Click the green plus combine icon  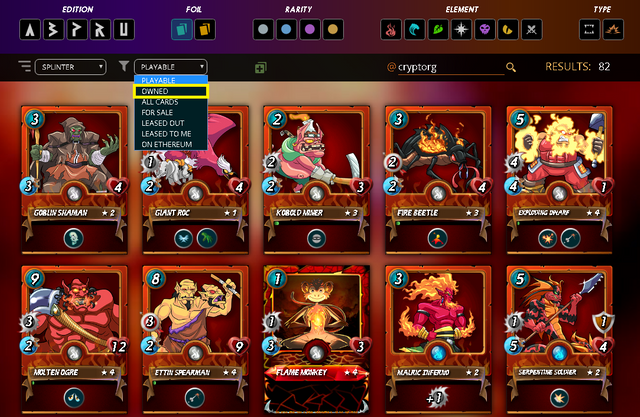pos(260,68)
